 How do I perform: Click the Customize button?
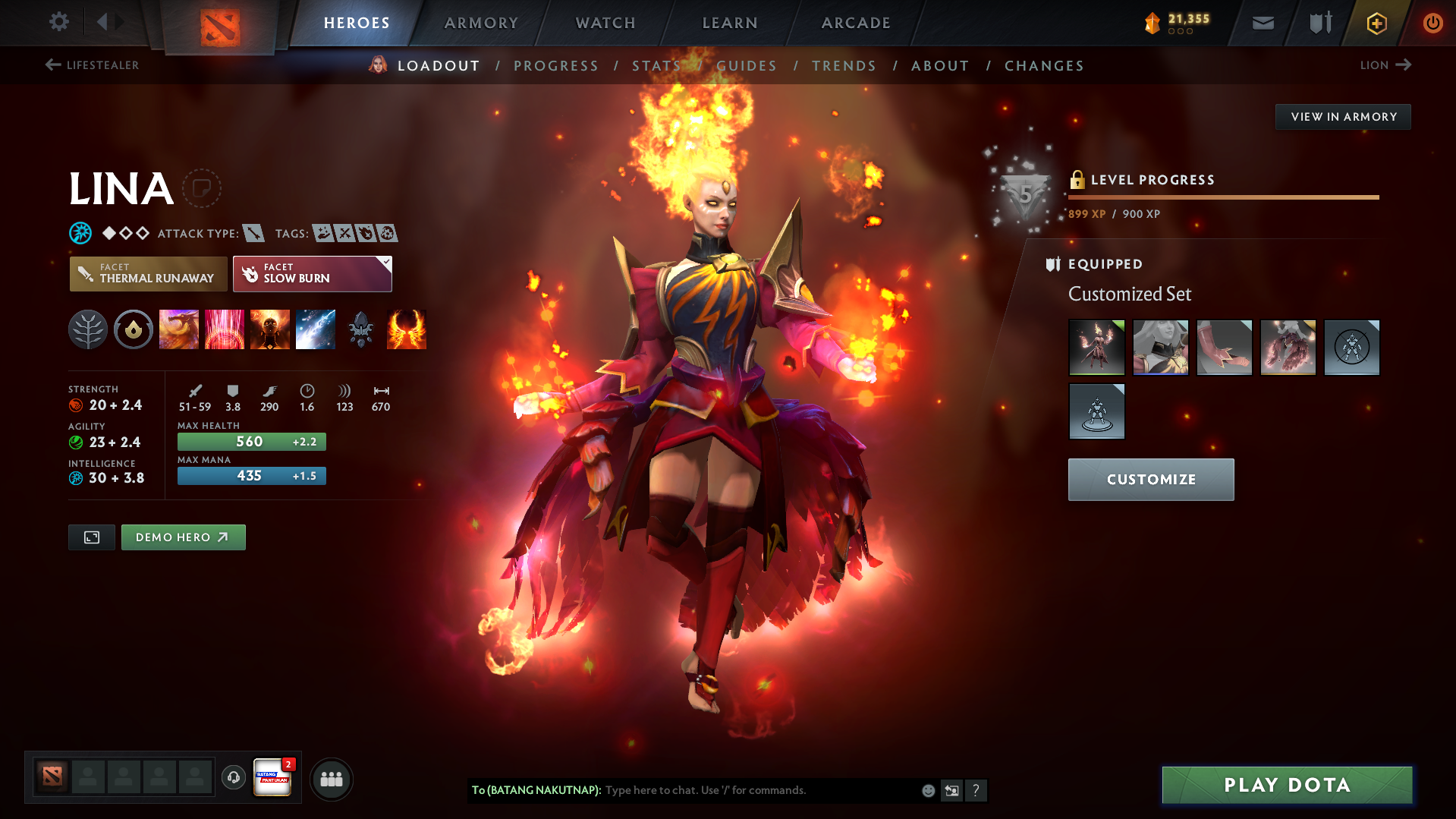pyautogui.click(x=1150, y=479)
